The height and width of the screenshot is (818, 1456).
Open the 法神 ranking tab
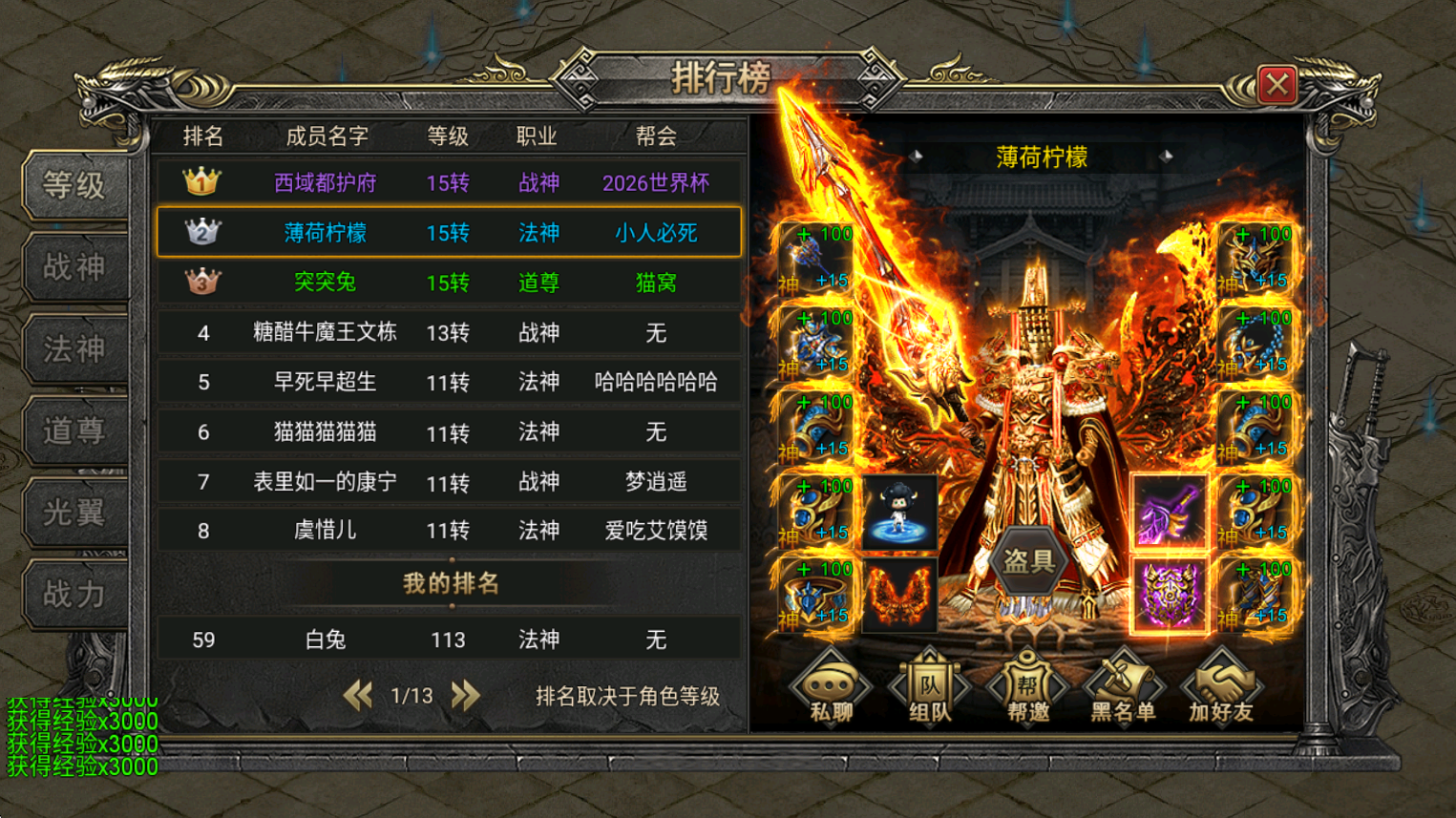pos(74,349)
